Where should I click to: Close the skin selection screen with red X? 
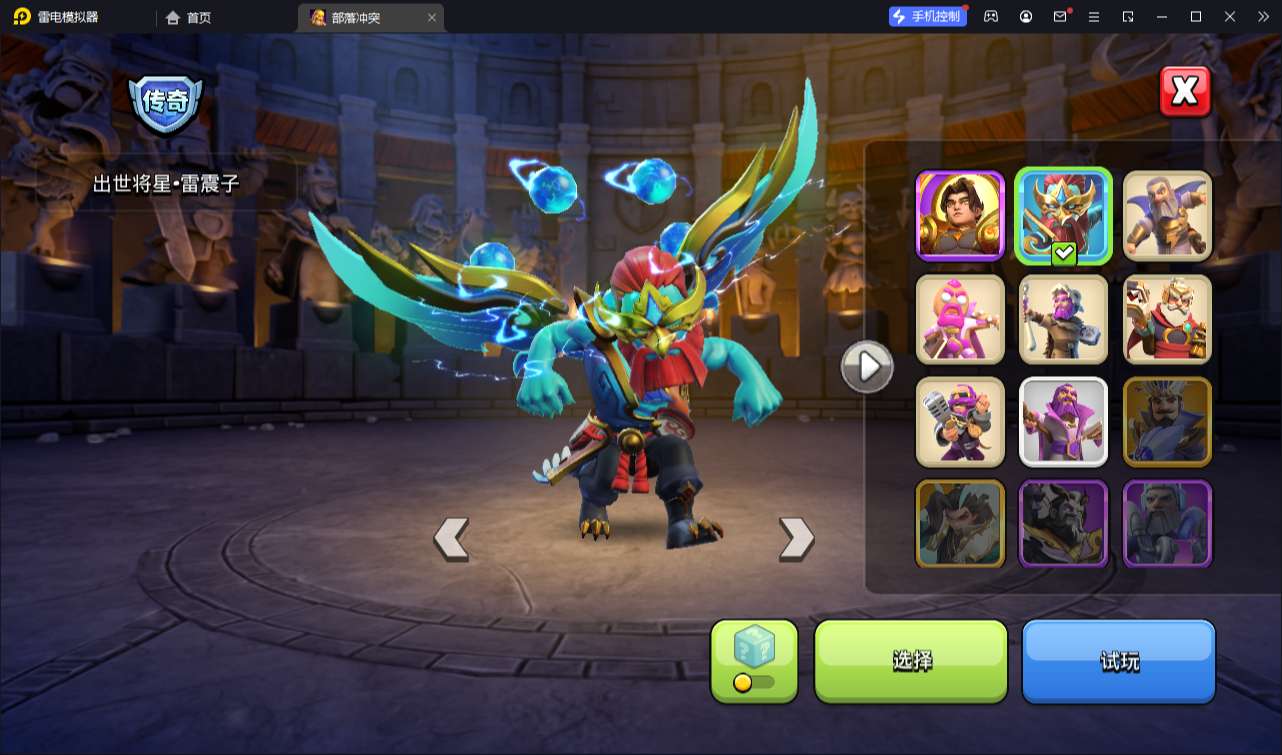coord(1185,92)
